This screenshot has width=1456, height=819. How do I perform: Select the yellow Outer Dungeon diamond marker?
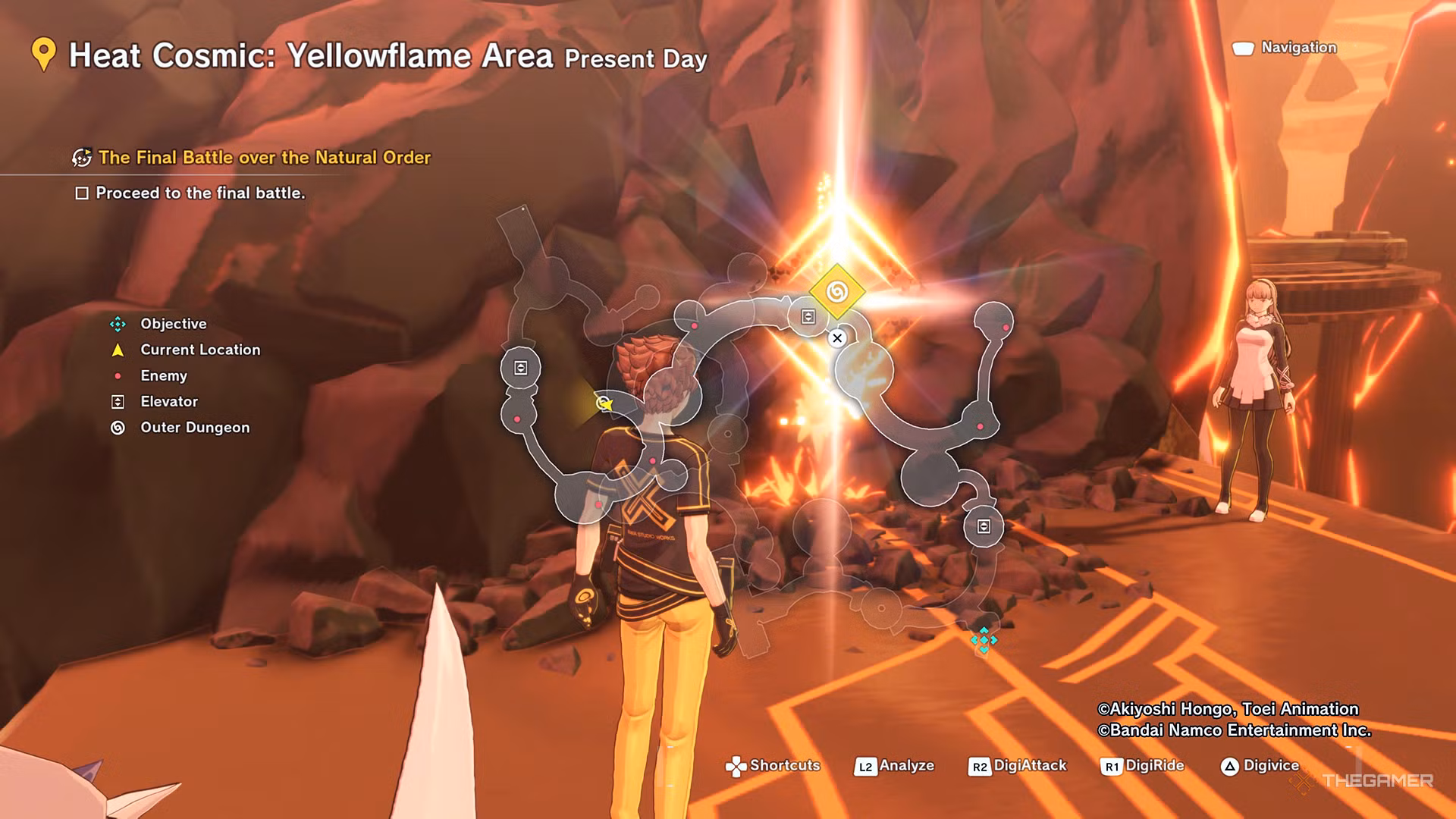pyautogui.click(x=836, y=292)
